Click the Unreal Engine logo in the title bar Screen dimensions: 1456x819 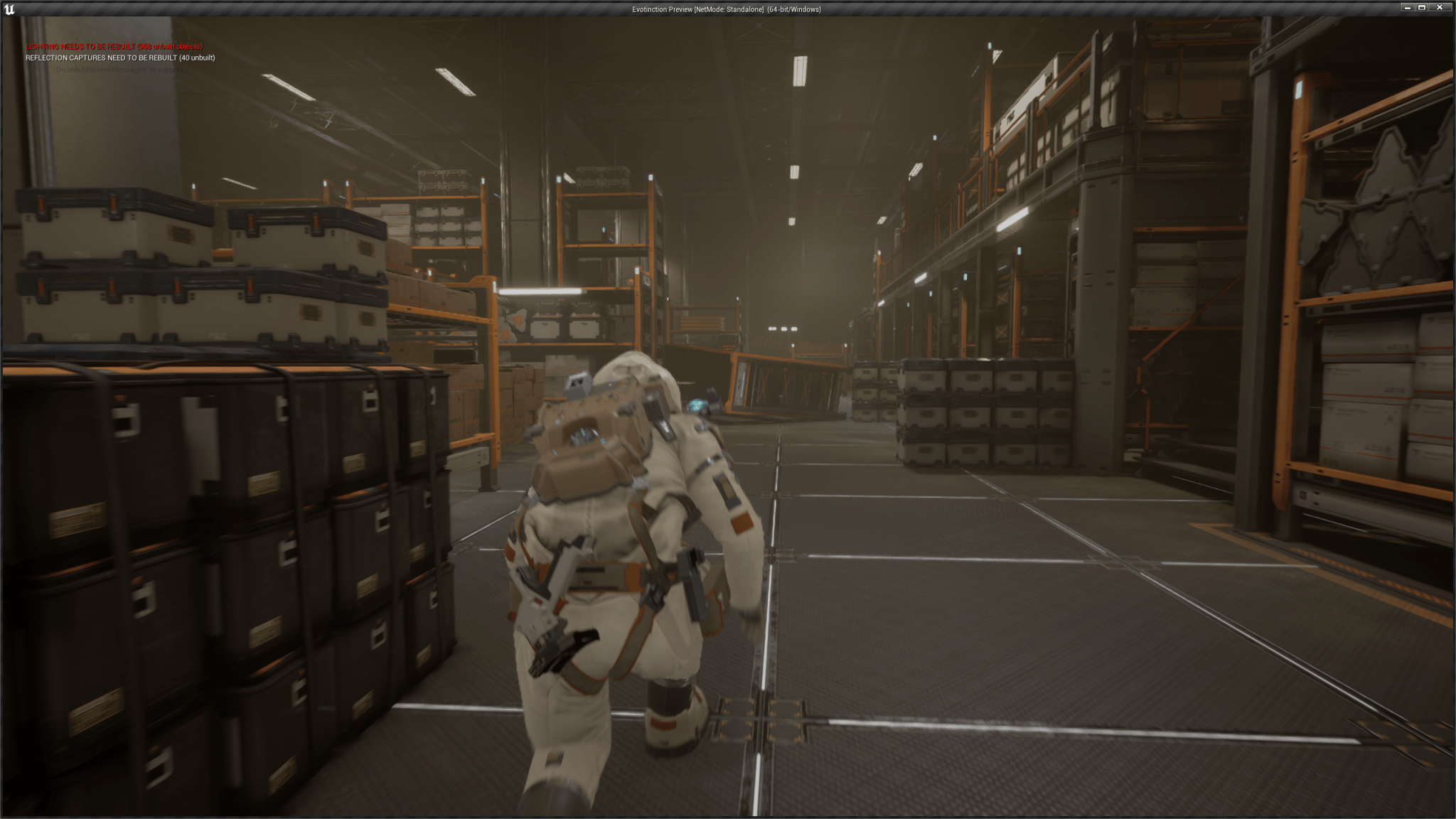[8, 9]
